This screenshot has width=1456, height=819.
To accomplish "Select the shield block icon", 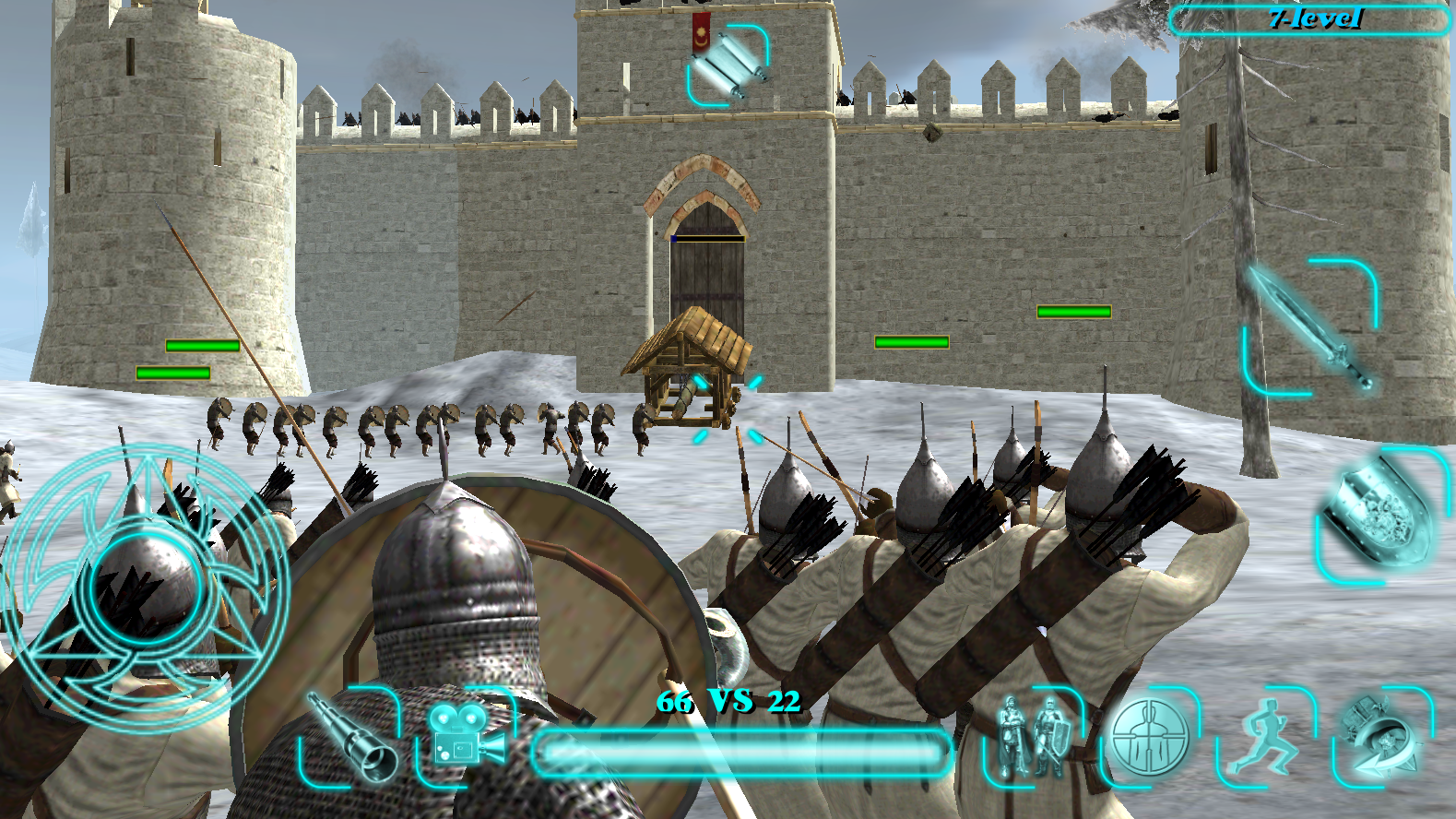I will 1379,512.
